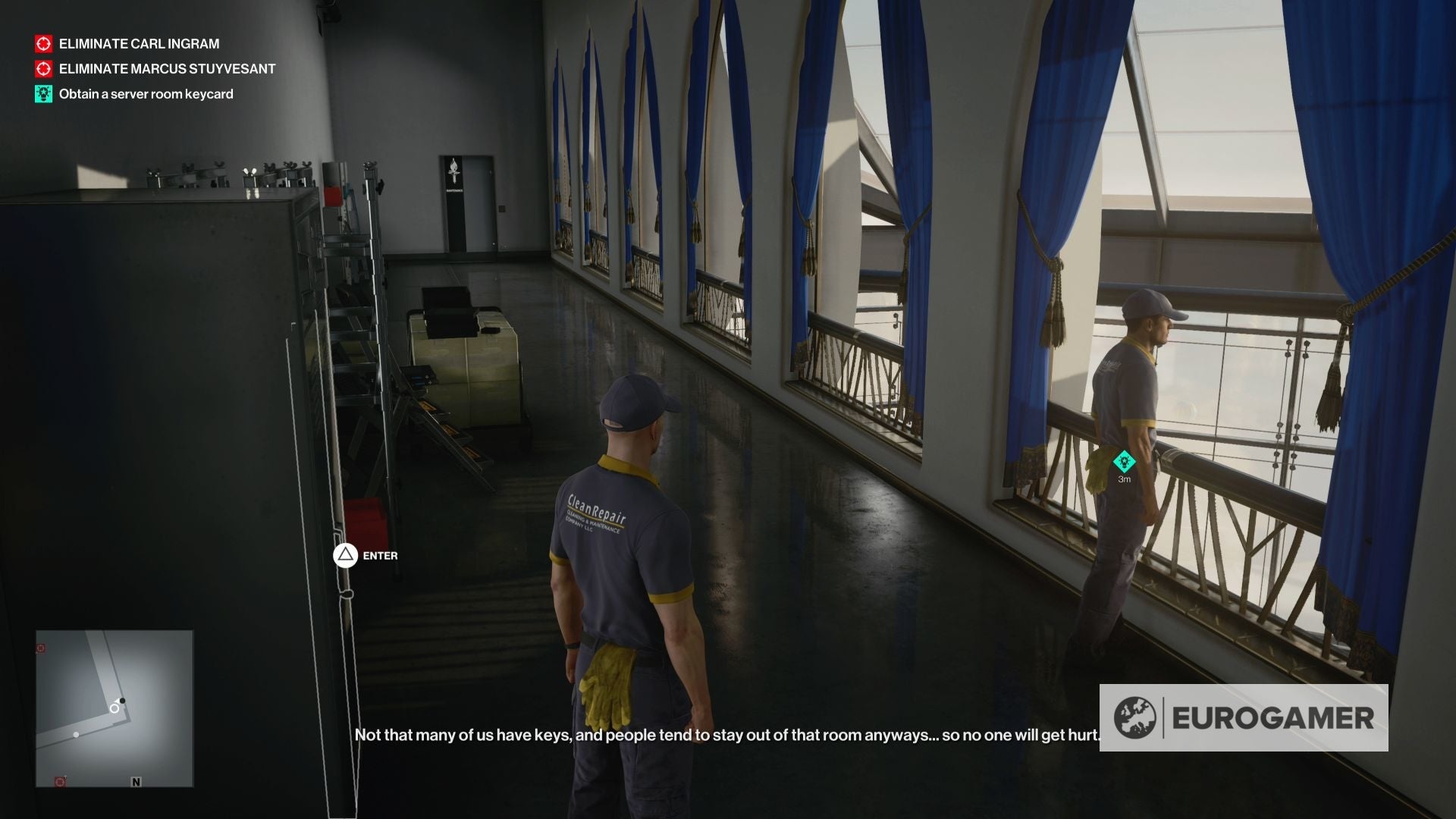Toggle the Obtain a server room keycard objective
The height and width of the screenshot is (819, 1456).
pos(147,94)
